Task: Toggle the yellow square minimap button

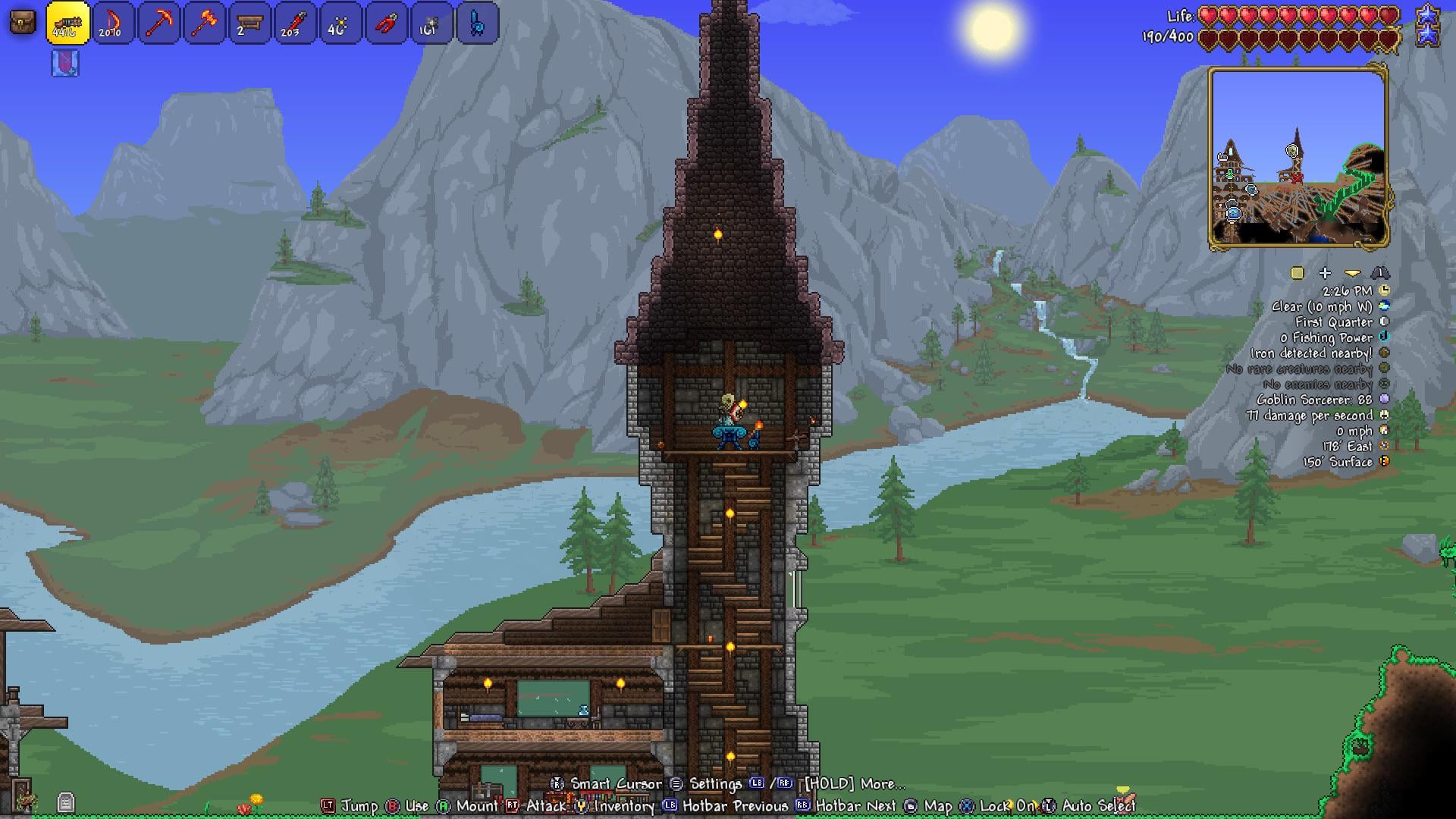Action: pos(1297,273)
